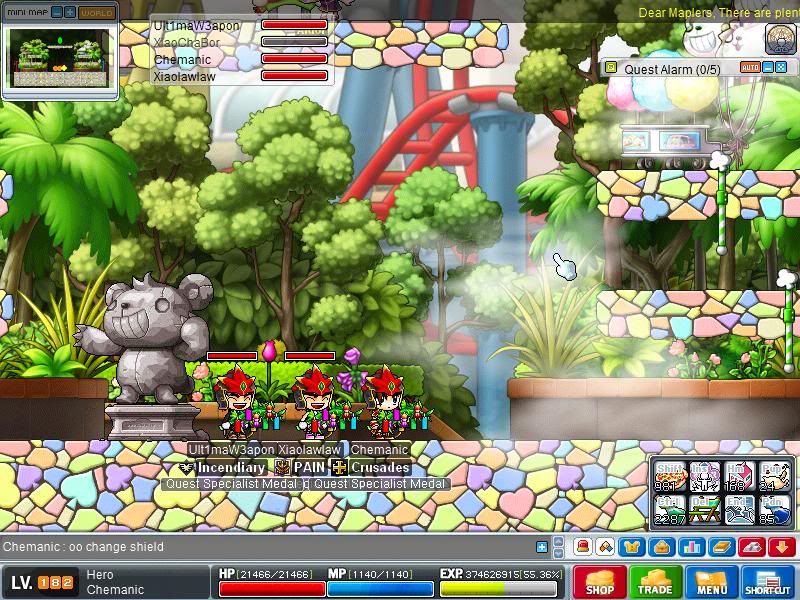This screenshot has height=600, width=800.
Task: Open the Menu button
Action: (x=712, y=582)
